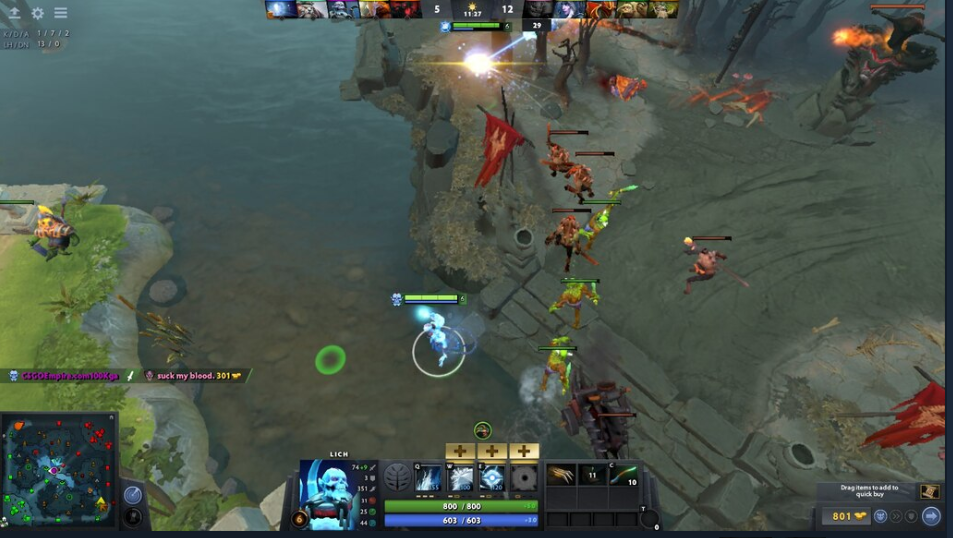Click the scan button beside the minimap
This screenshot has height=538, width=953.
tap(133, 495)
